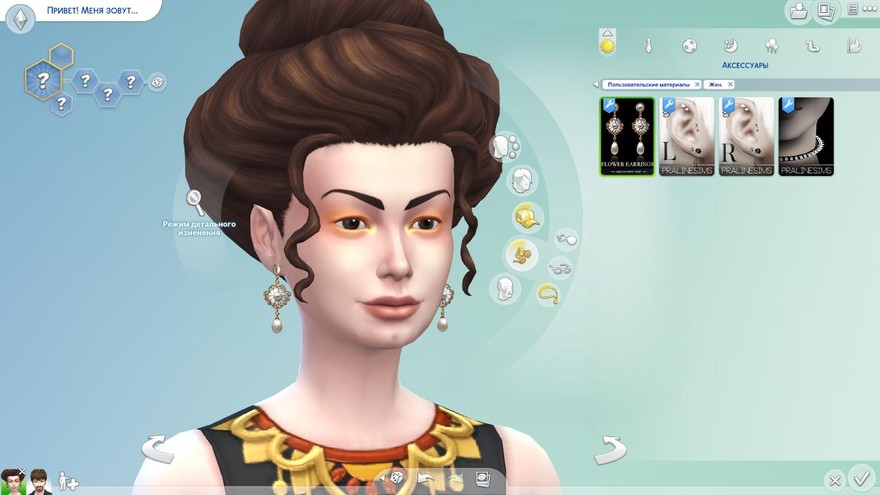
Task: Pick the Pralinesims pearl necklace thumbnail
Action: click(x=806, y=137)
